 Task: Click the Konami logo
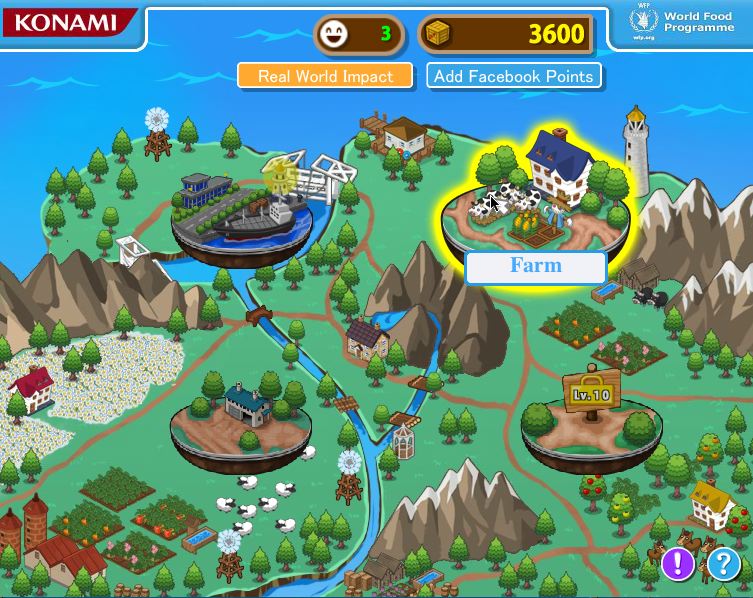66,22
